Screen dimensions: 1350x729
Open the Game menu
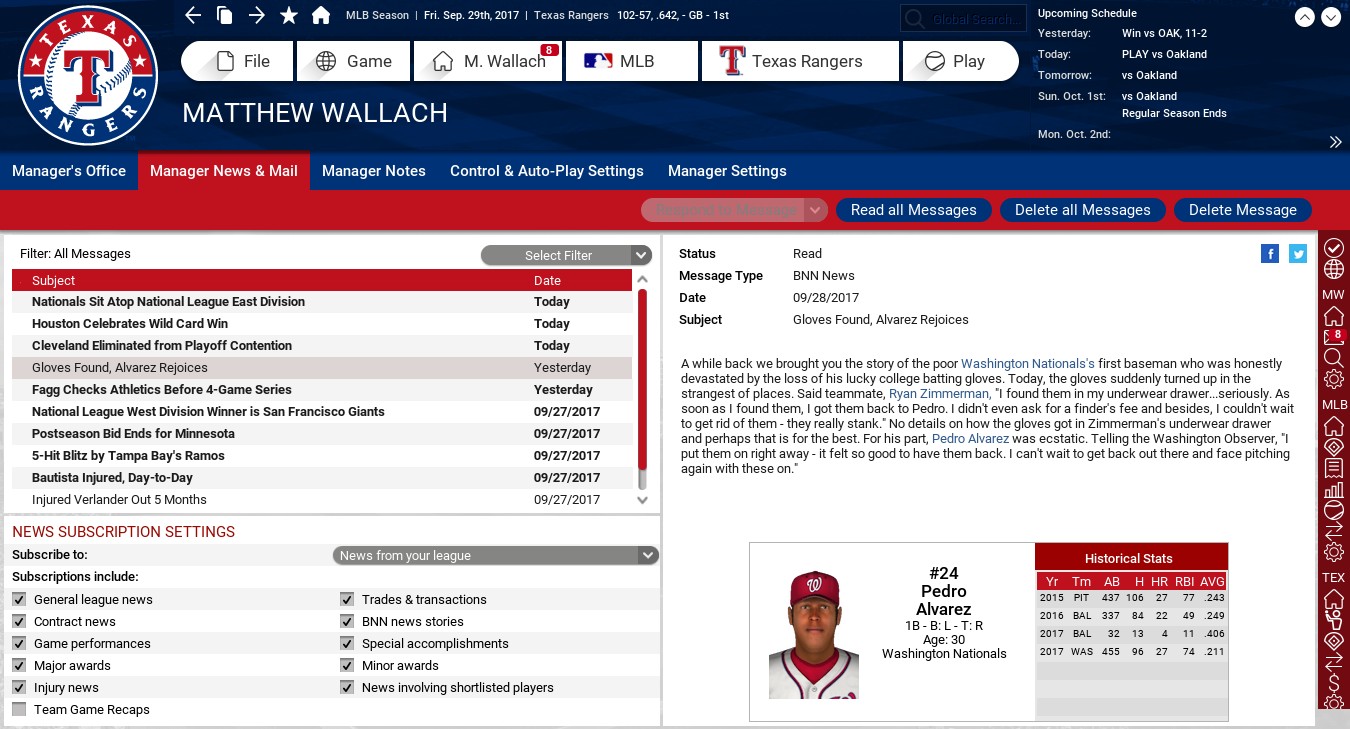coord(355,61)
